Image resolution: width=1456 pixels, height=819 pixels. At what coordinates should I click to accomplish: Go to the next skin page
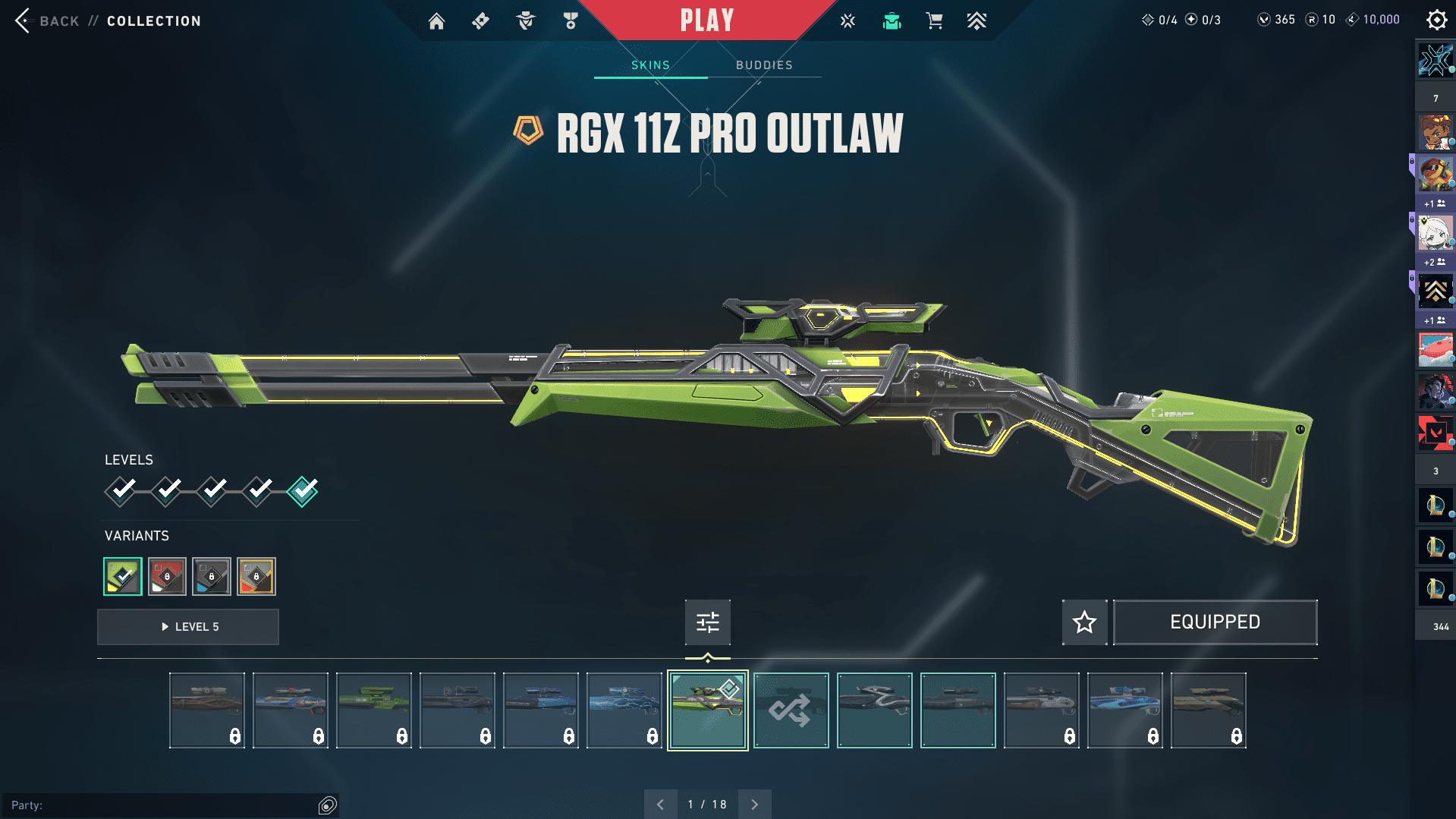coord(754,804)
